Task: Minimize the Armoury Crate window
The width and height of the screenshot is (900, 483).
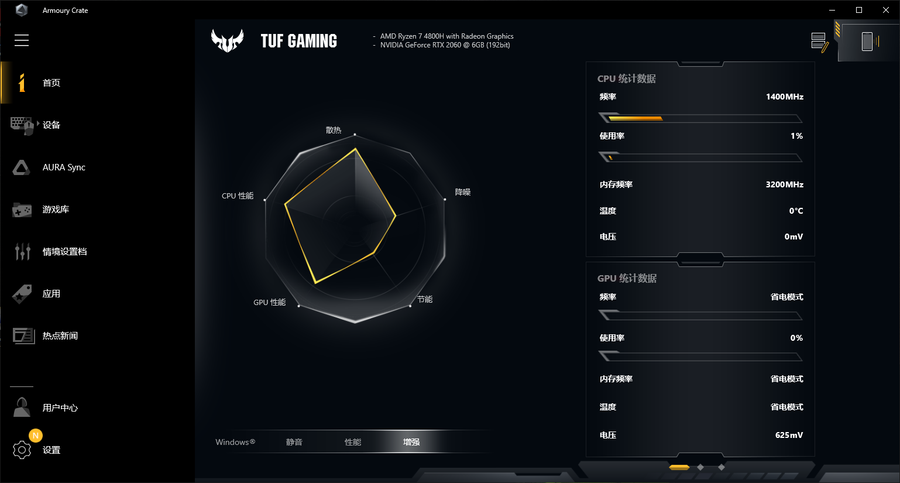Action: [x=831, y=9]
